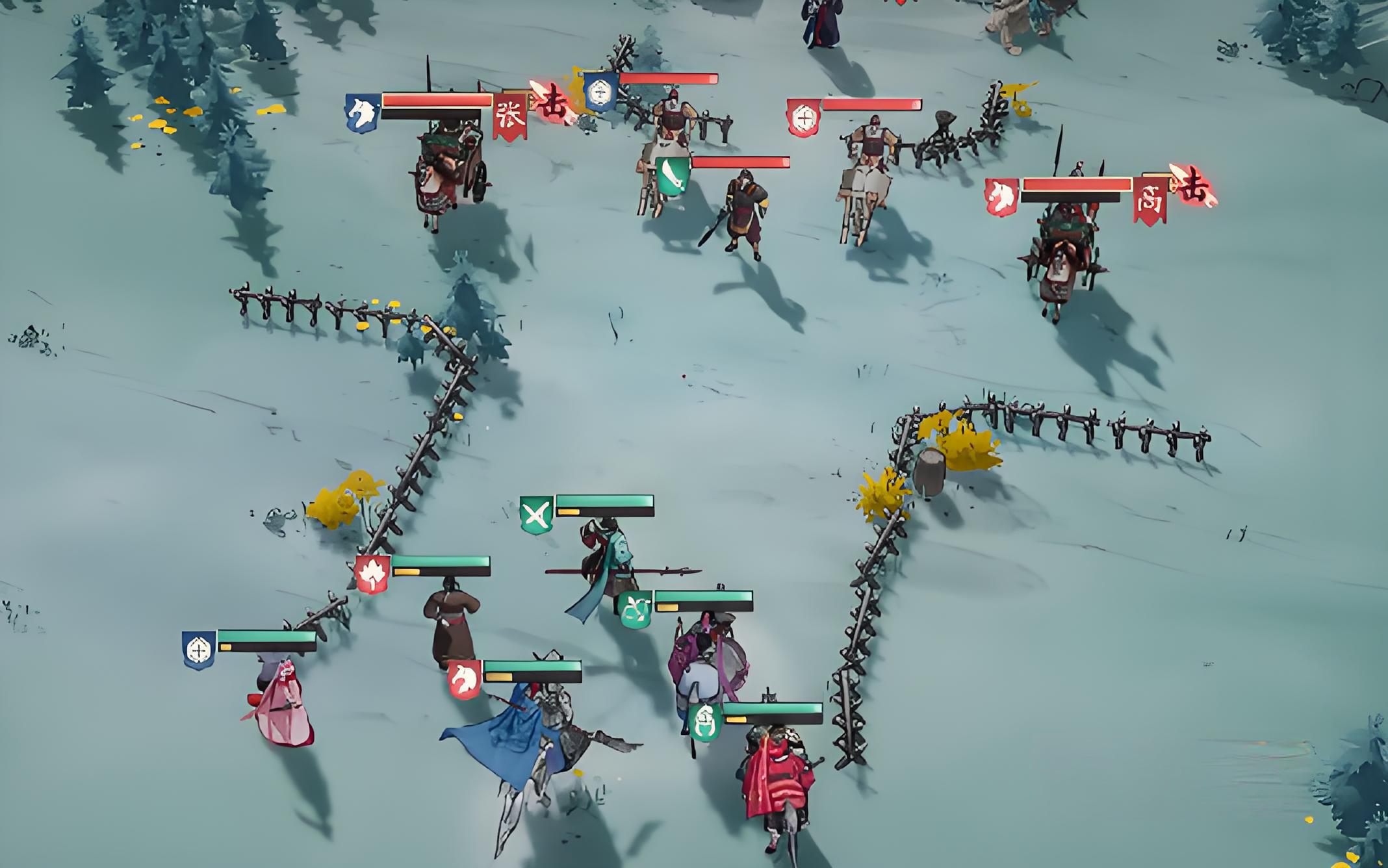Image resolution: width=1388 pixels, height=868 pixels.
Task: Select the red horse shield with green health bar
Action: [x=465, y=680]
